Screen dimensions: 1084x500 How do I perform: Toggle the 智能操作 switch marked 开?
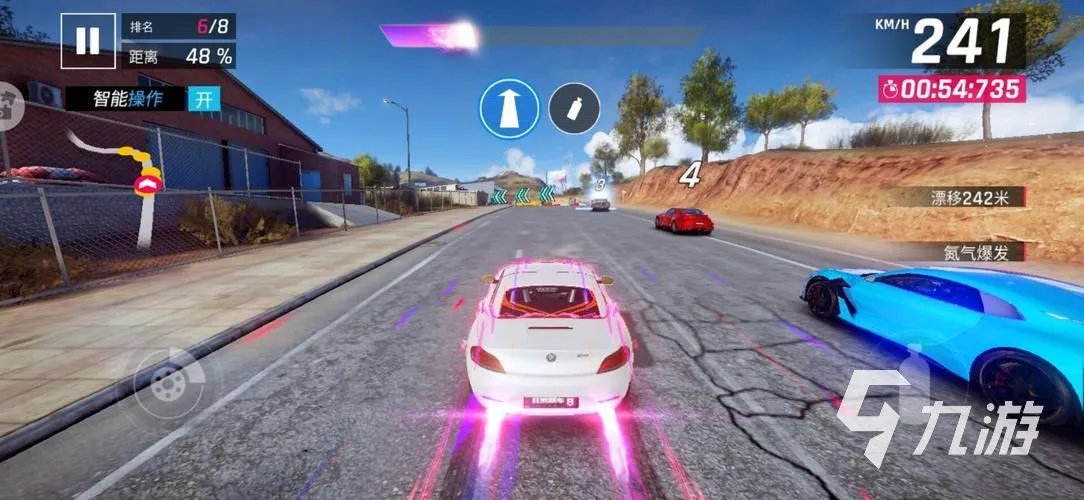[204, 98]
